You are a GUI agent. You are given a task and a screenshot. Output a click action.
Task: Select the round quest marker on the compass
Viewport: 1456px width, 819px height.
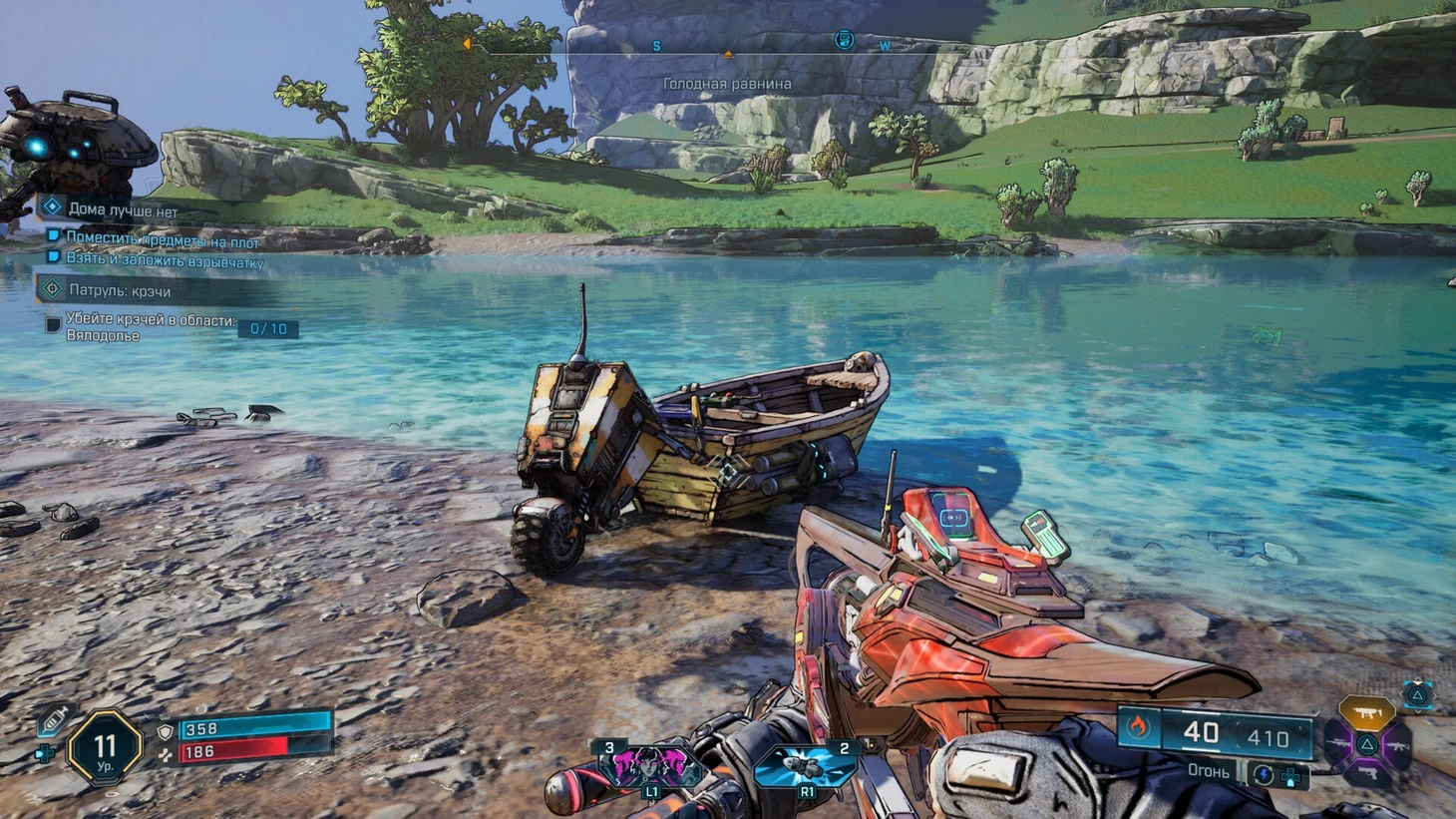pos(844,40)
